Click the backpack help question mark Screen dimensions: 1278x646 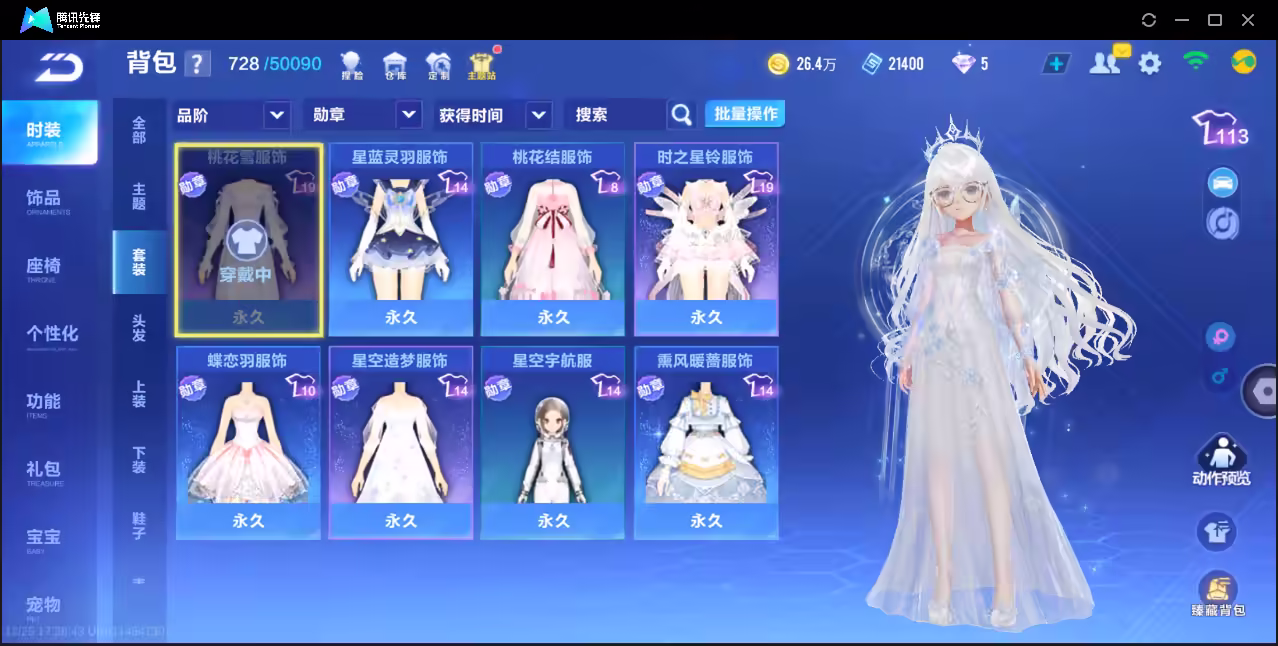(198, 64)
